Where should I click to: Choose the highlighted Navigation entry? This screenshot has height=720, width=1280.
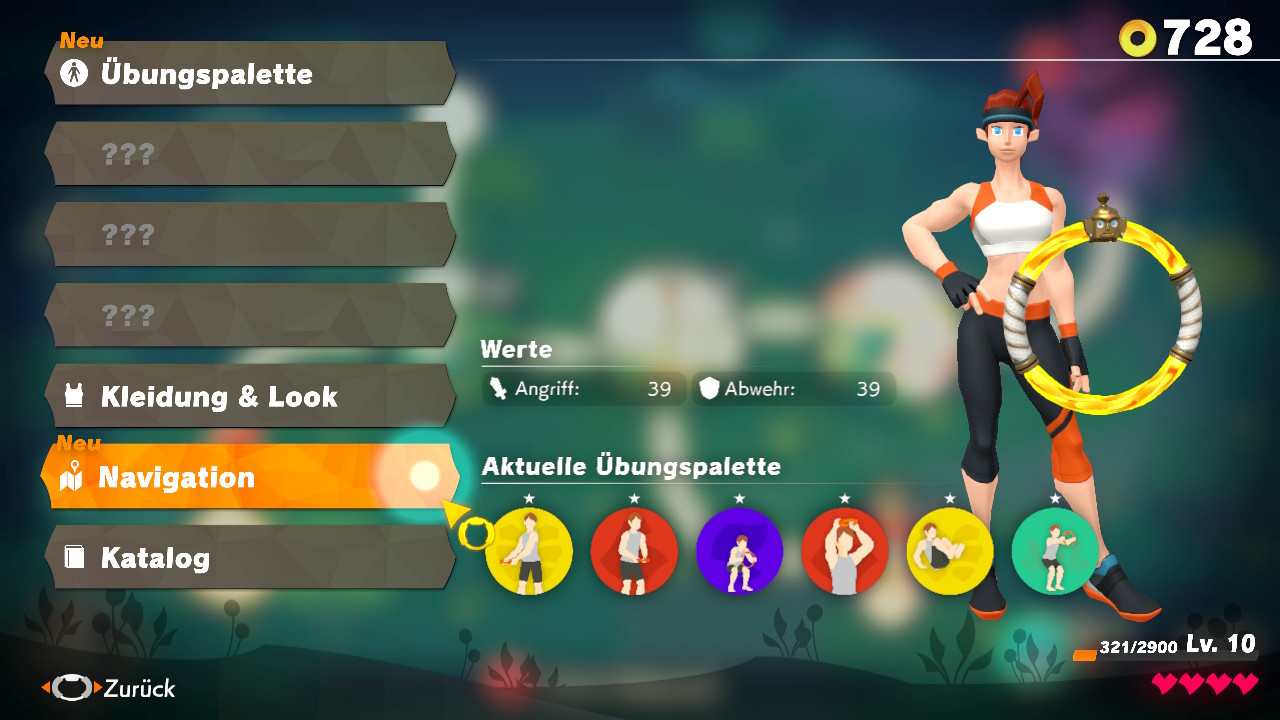point(250,478)
